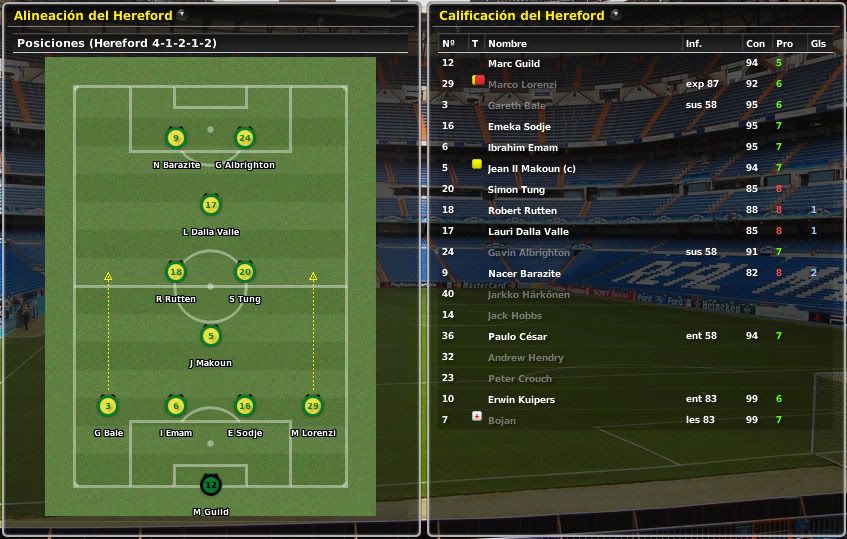
Task: Sort the list by Con column header
Action: pos(755,44)
